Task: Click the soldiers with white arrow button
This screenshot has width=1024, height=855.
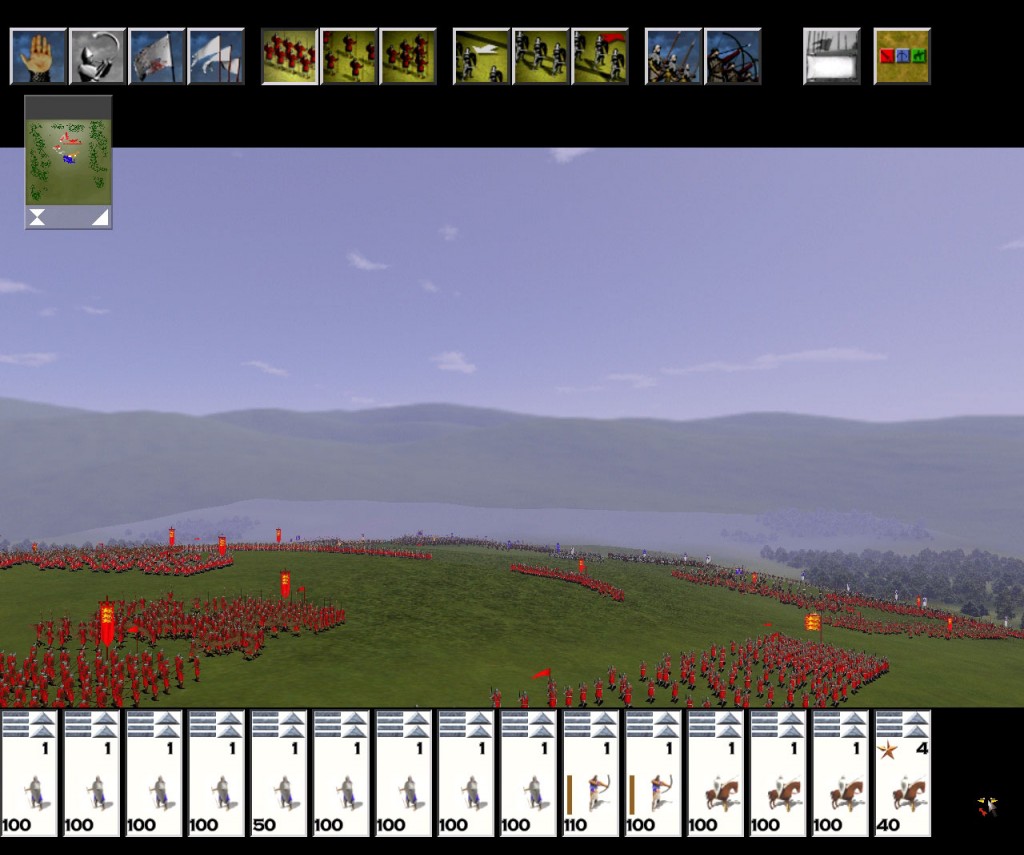Action: 482,56
